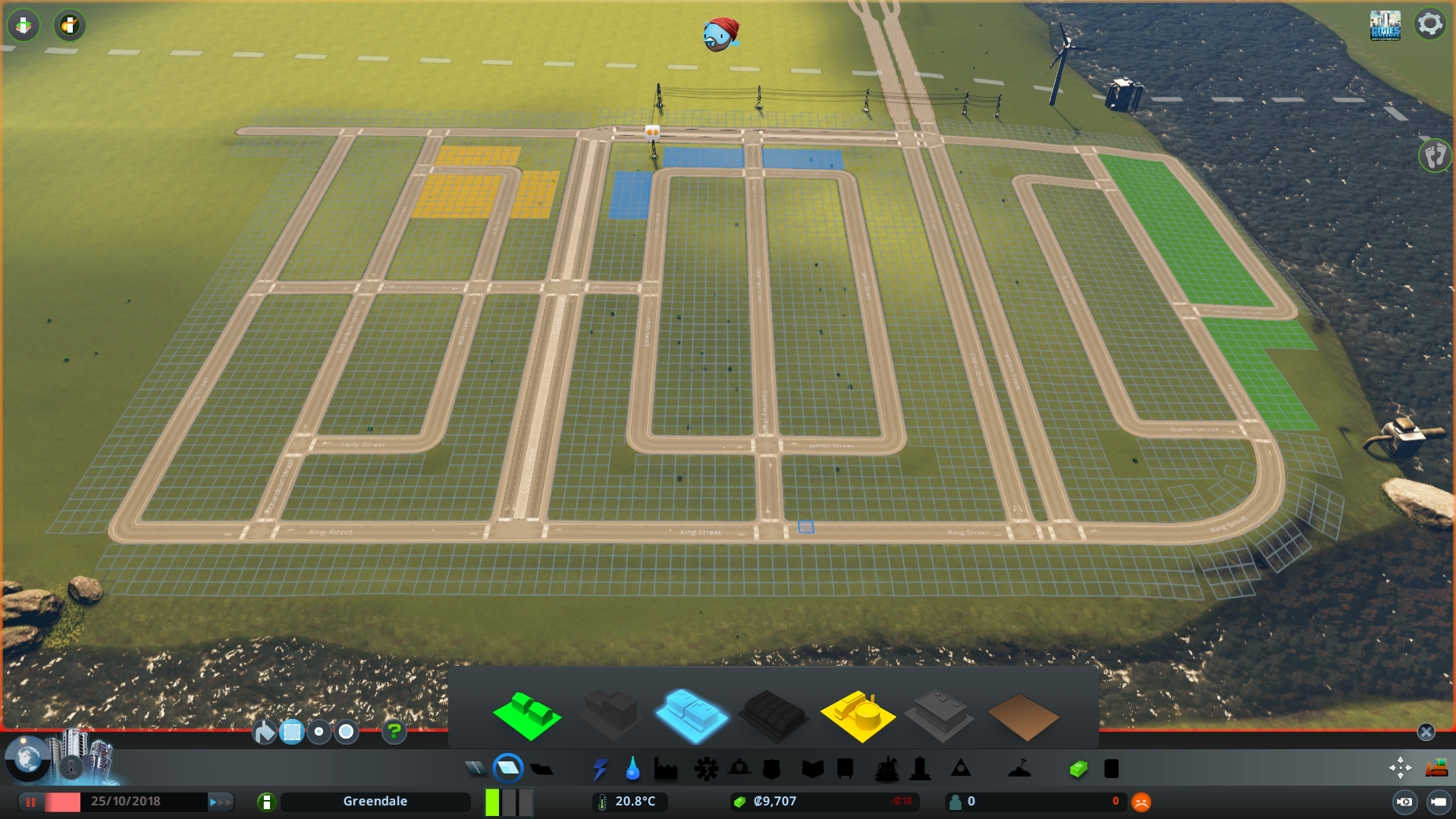Expand the Chirper message feed
This screenshot has height=819, width=1456.
[719, 34]
